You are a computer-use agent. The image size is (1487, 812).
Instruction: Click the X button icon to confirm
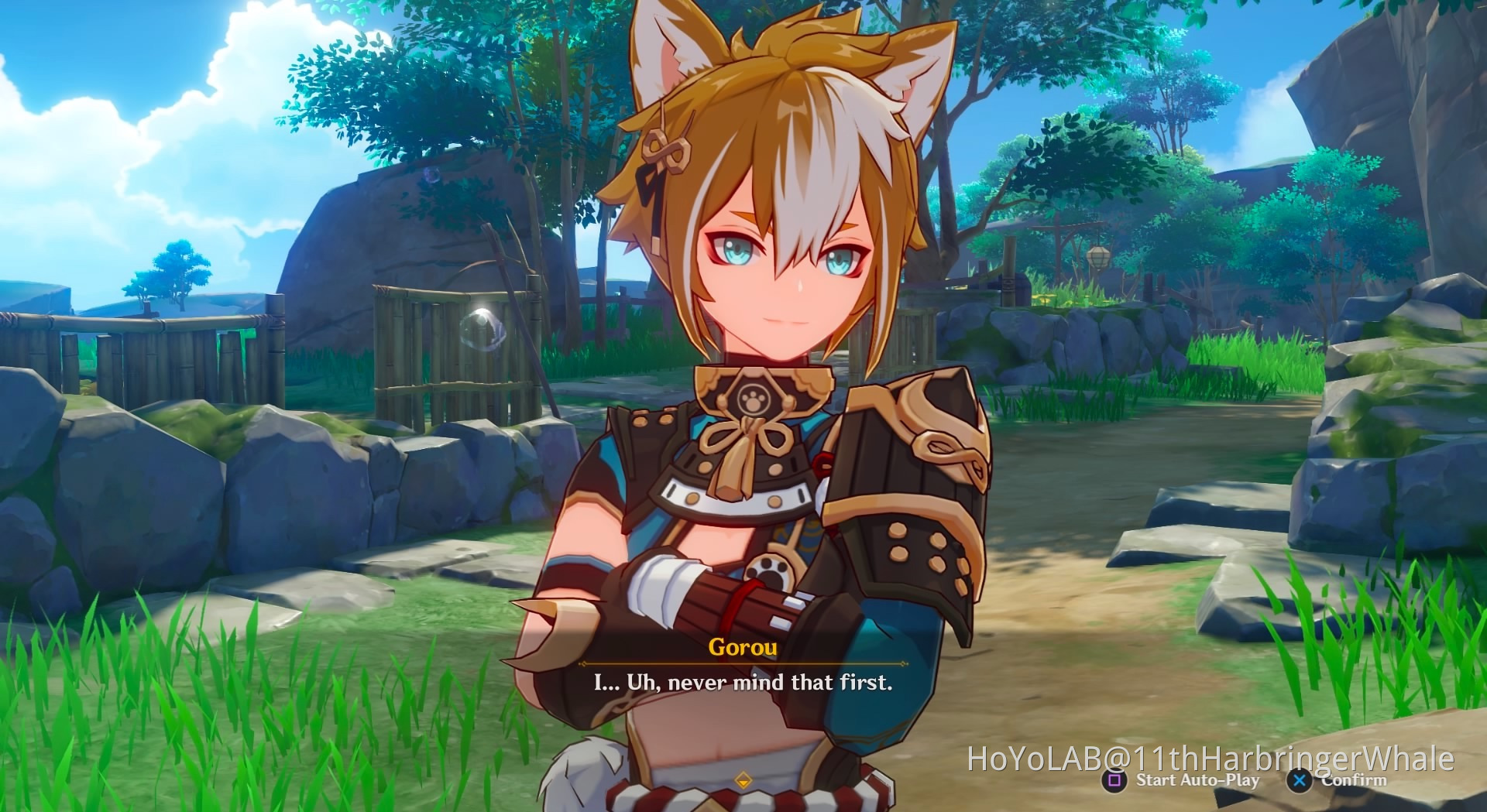click(1300, 781)
